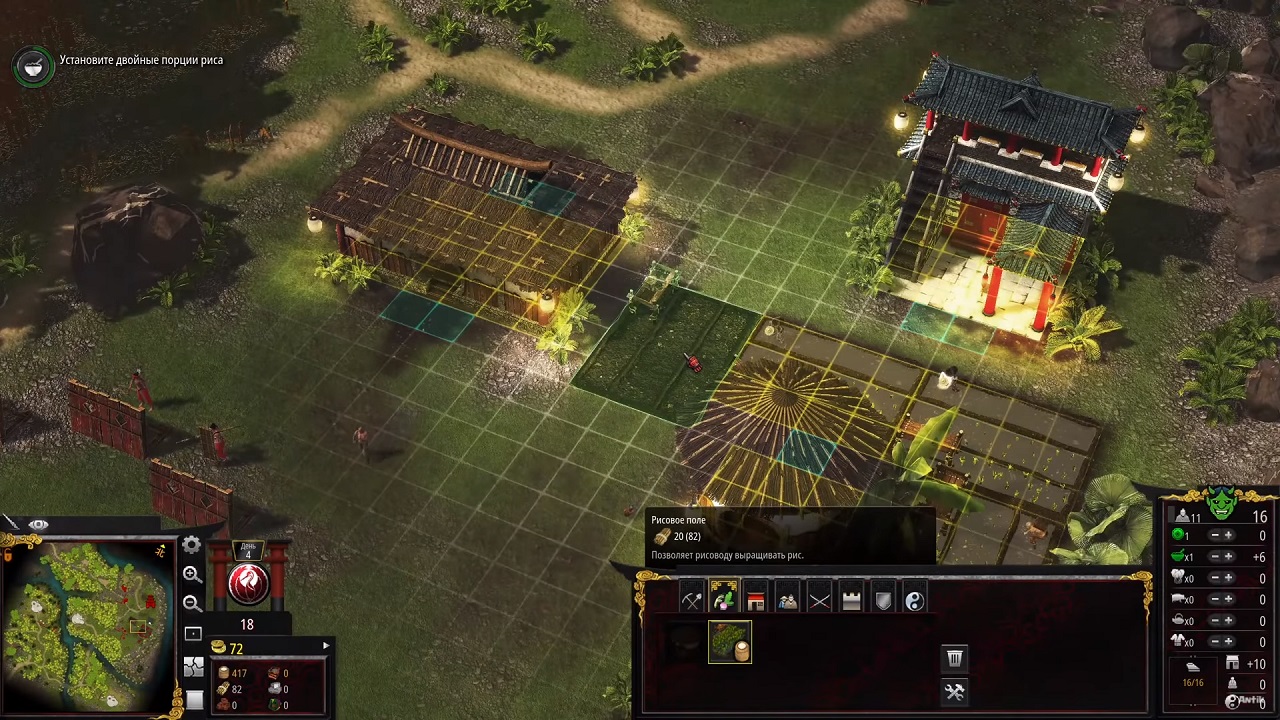Zoom in with the magnifier plus button
The width and height of the screenshot is (1280, 720).
[x=193, y=574]
